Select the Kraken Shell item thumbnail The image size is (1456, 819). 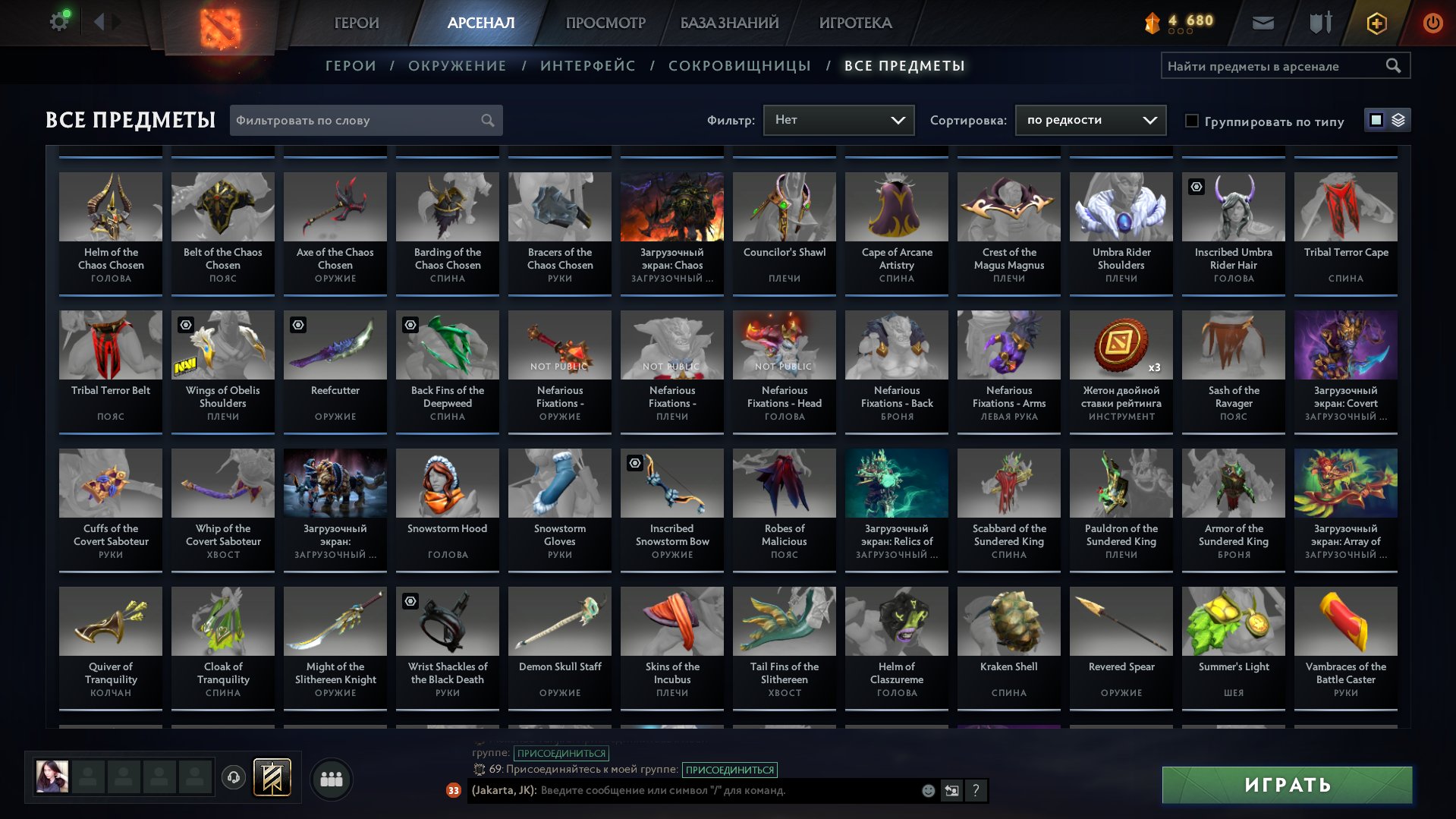coord(1008,621)
